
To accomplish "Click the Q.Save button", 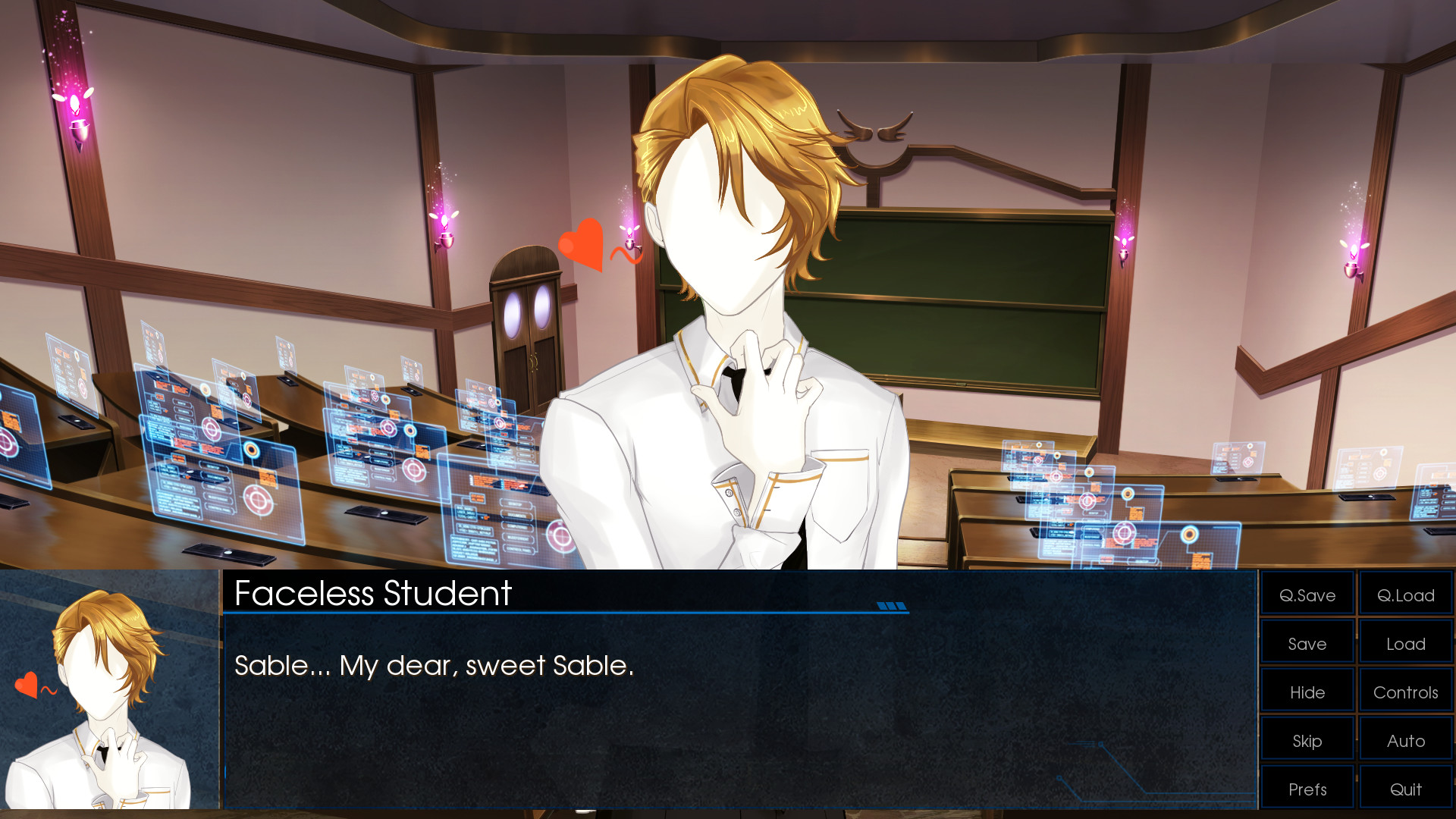I will pos(1307,595).
